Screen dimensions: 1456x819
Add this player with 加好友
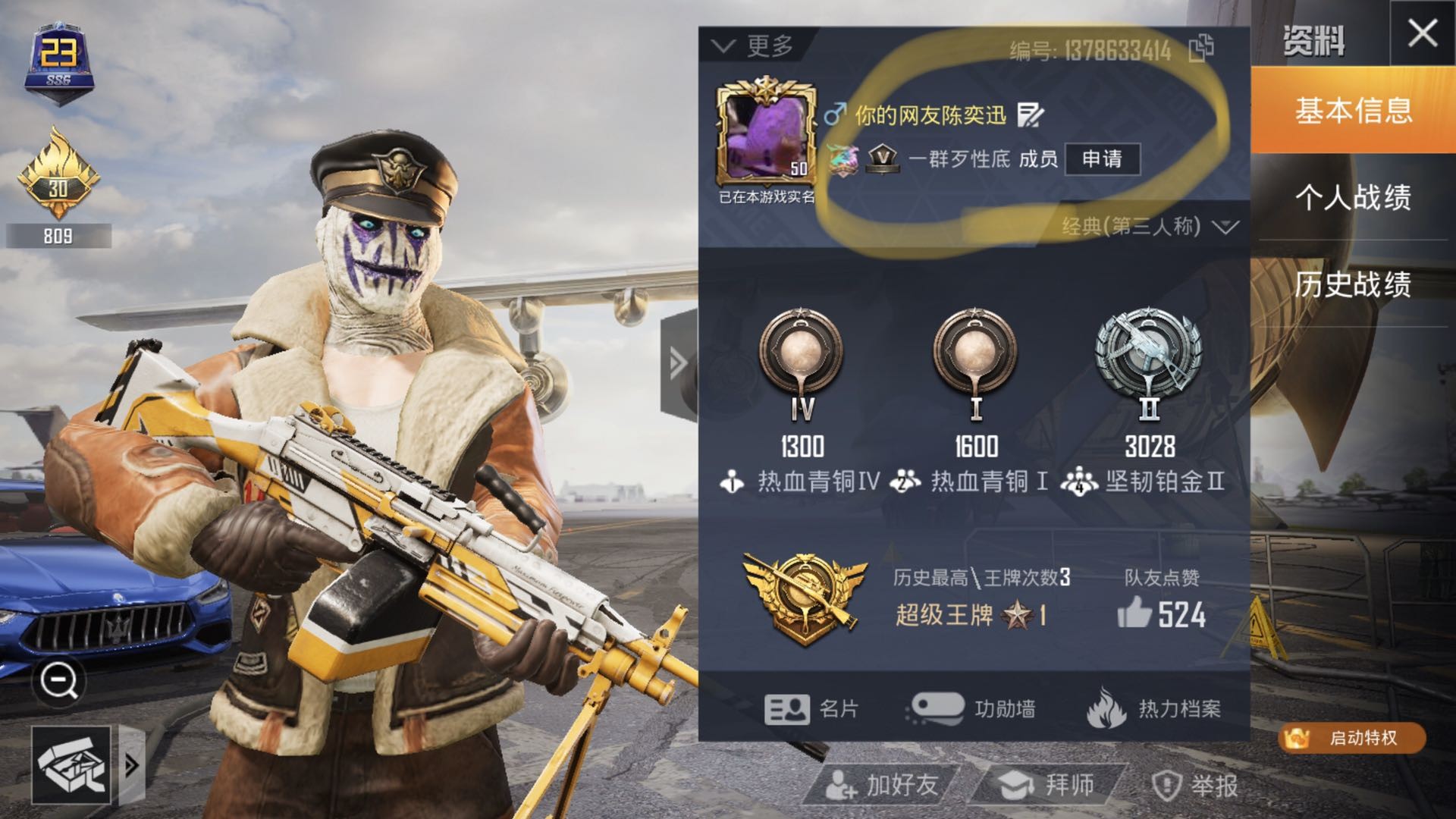click(x=883, y=786)
